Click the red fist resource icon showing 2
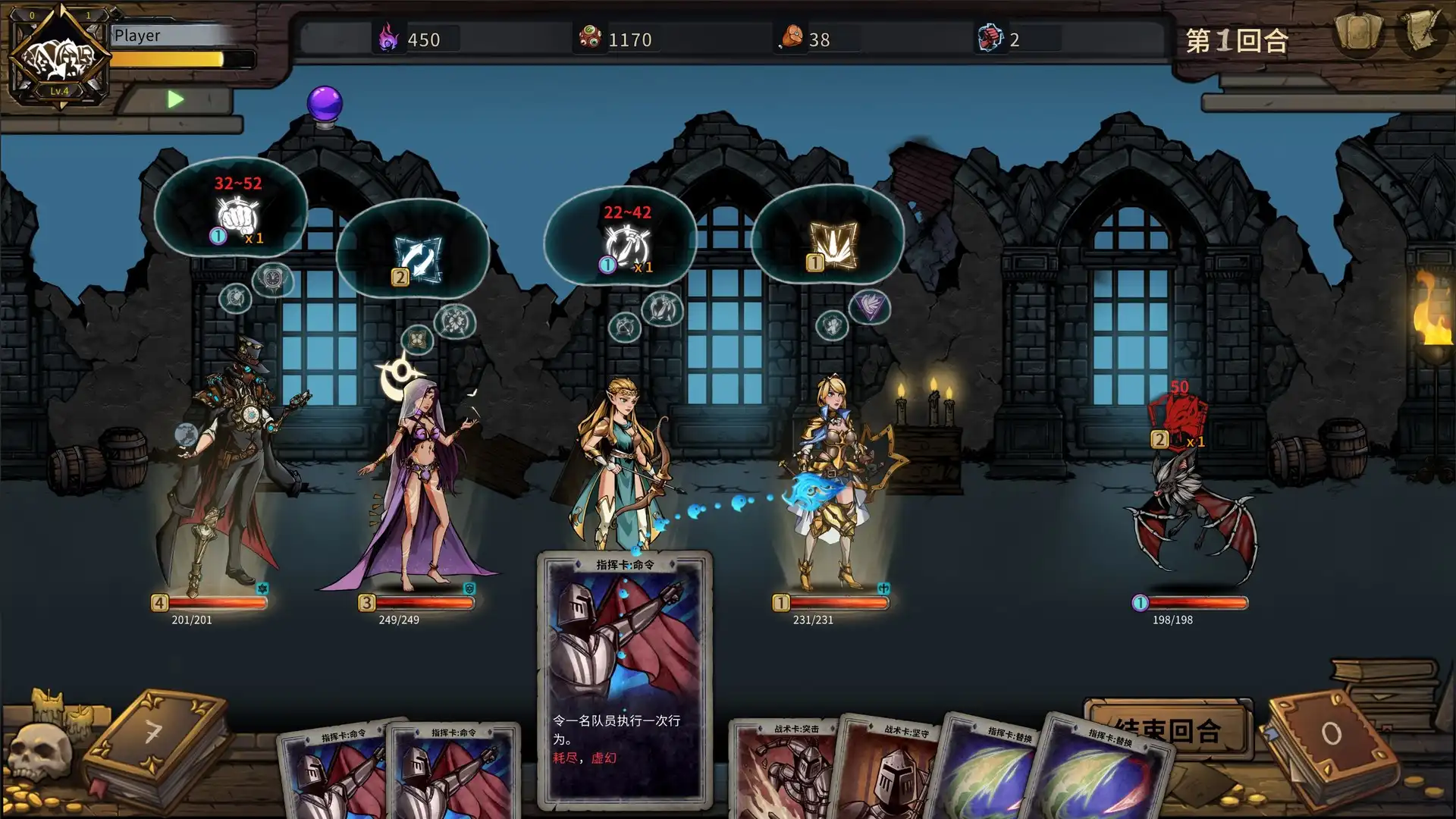 (x=990, y=38)
